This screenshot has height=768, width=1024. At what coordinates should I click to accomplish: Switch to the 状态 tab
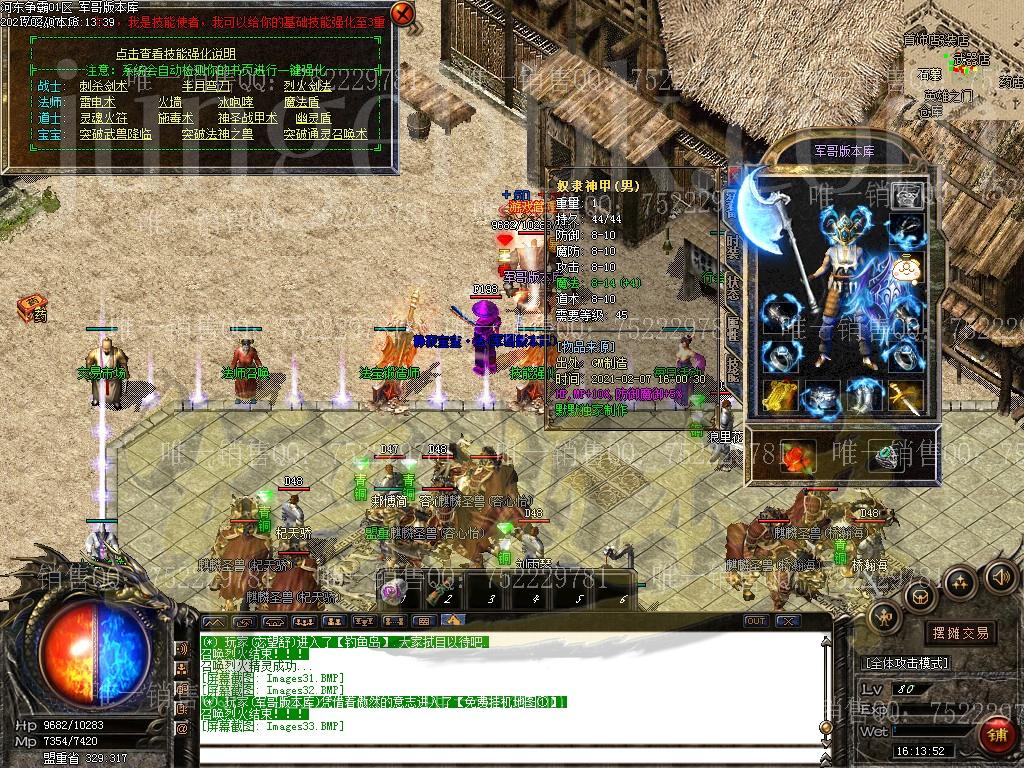(733, 287)
